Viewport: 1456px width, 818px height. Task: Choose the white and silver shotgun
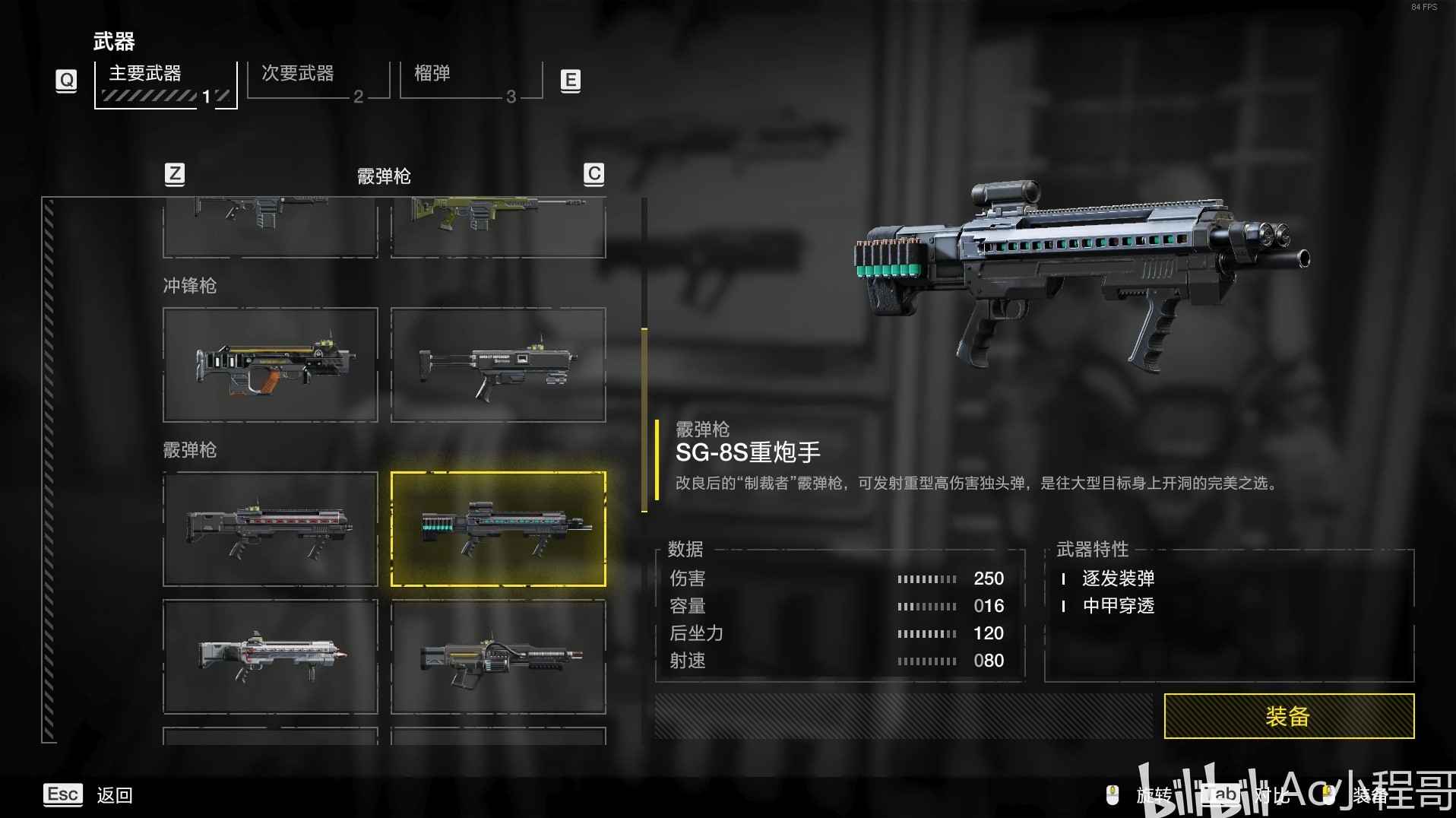tap(271, 657)
